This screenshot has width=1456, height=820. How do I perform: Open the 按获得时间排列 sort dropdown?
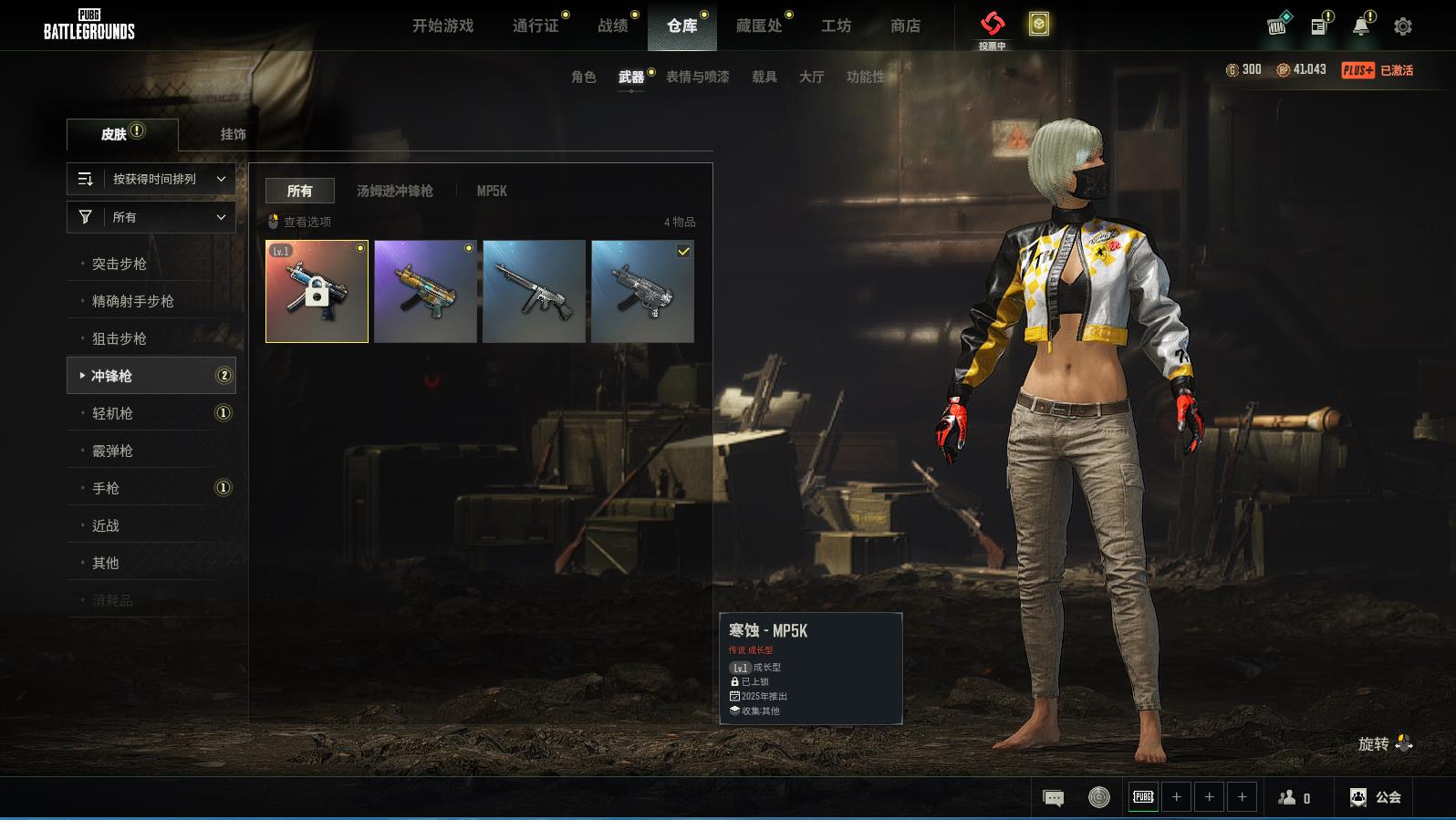(x=151, y=179)
